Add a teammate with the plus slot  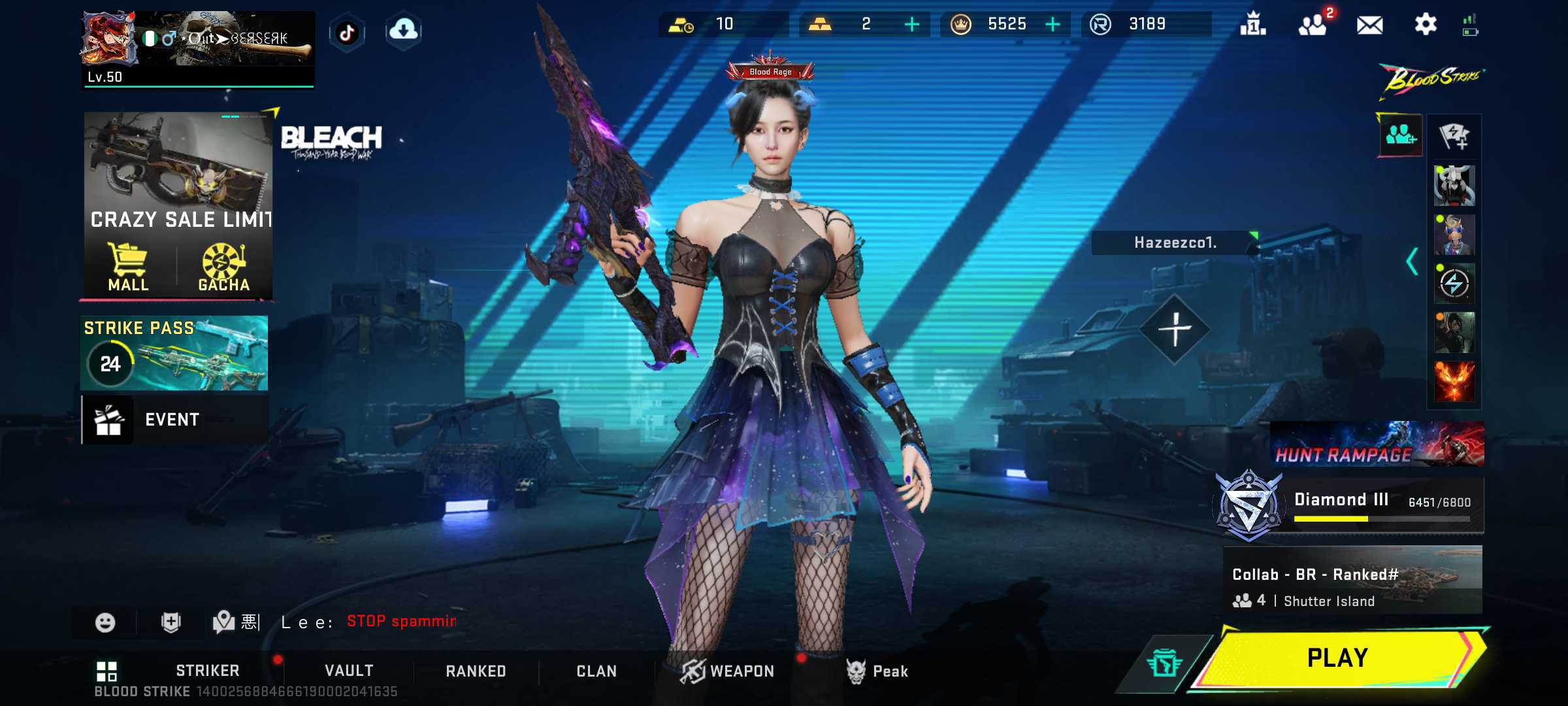[x=1175, y=329]
